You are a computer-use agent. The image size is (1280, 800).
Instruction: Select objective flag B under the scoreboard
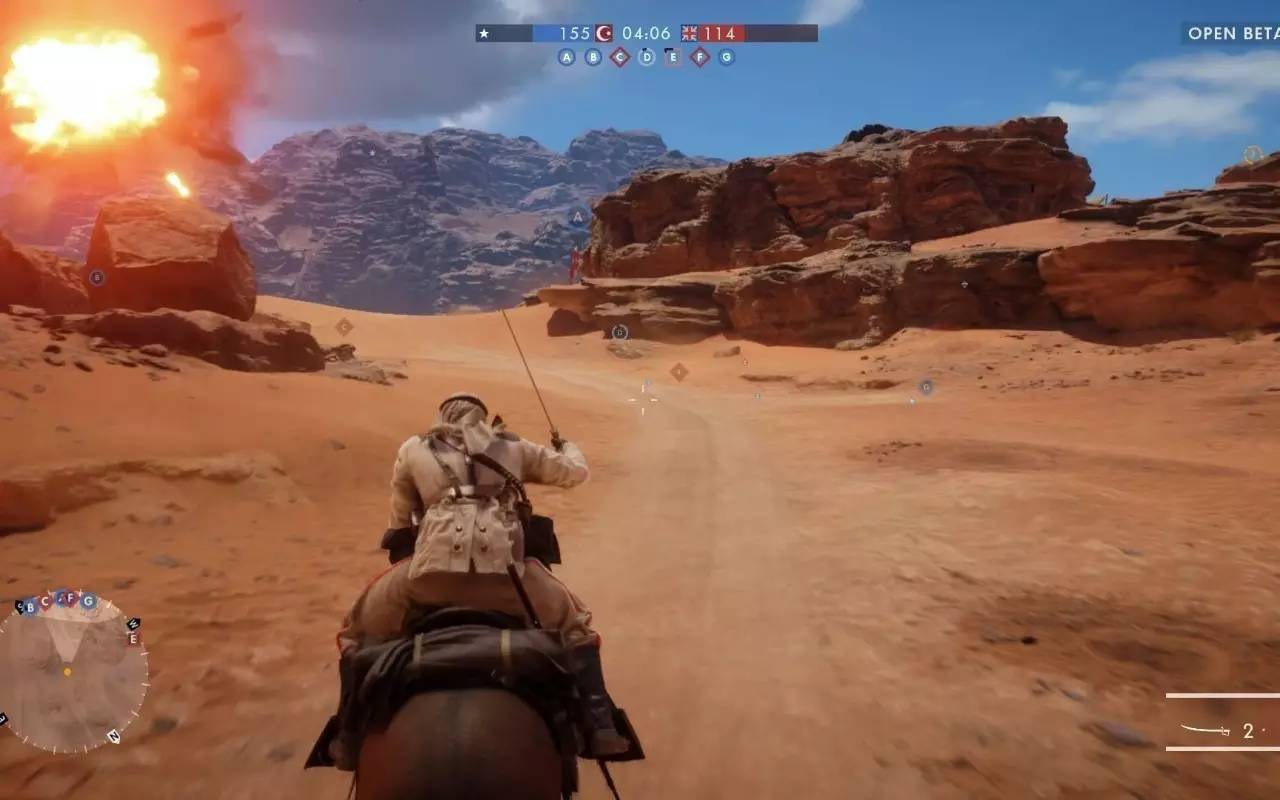point(593,57)
